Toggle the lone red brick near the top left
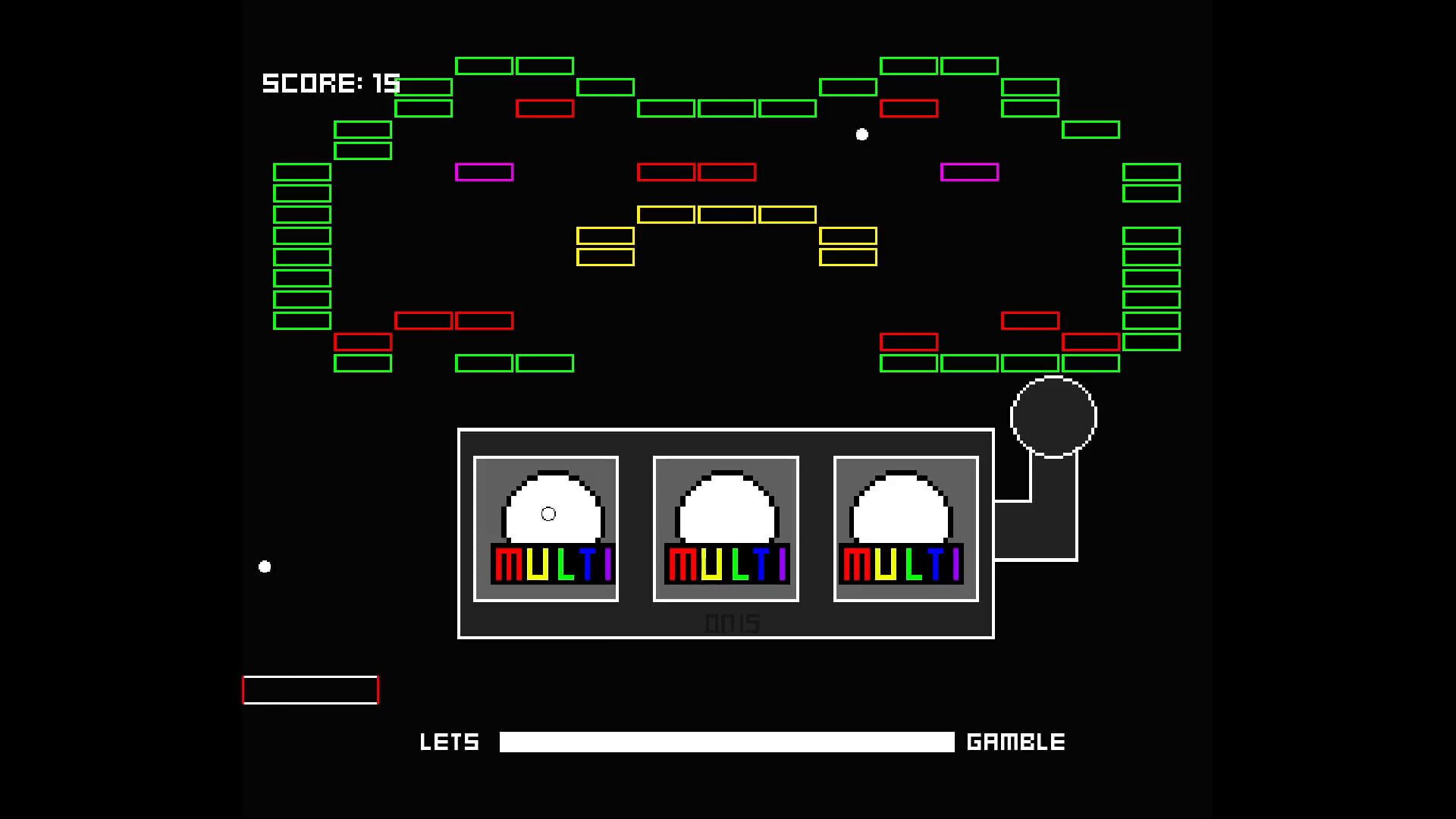The height and width of the screenshot is (819, 1456). click(544, 108)
